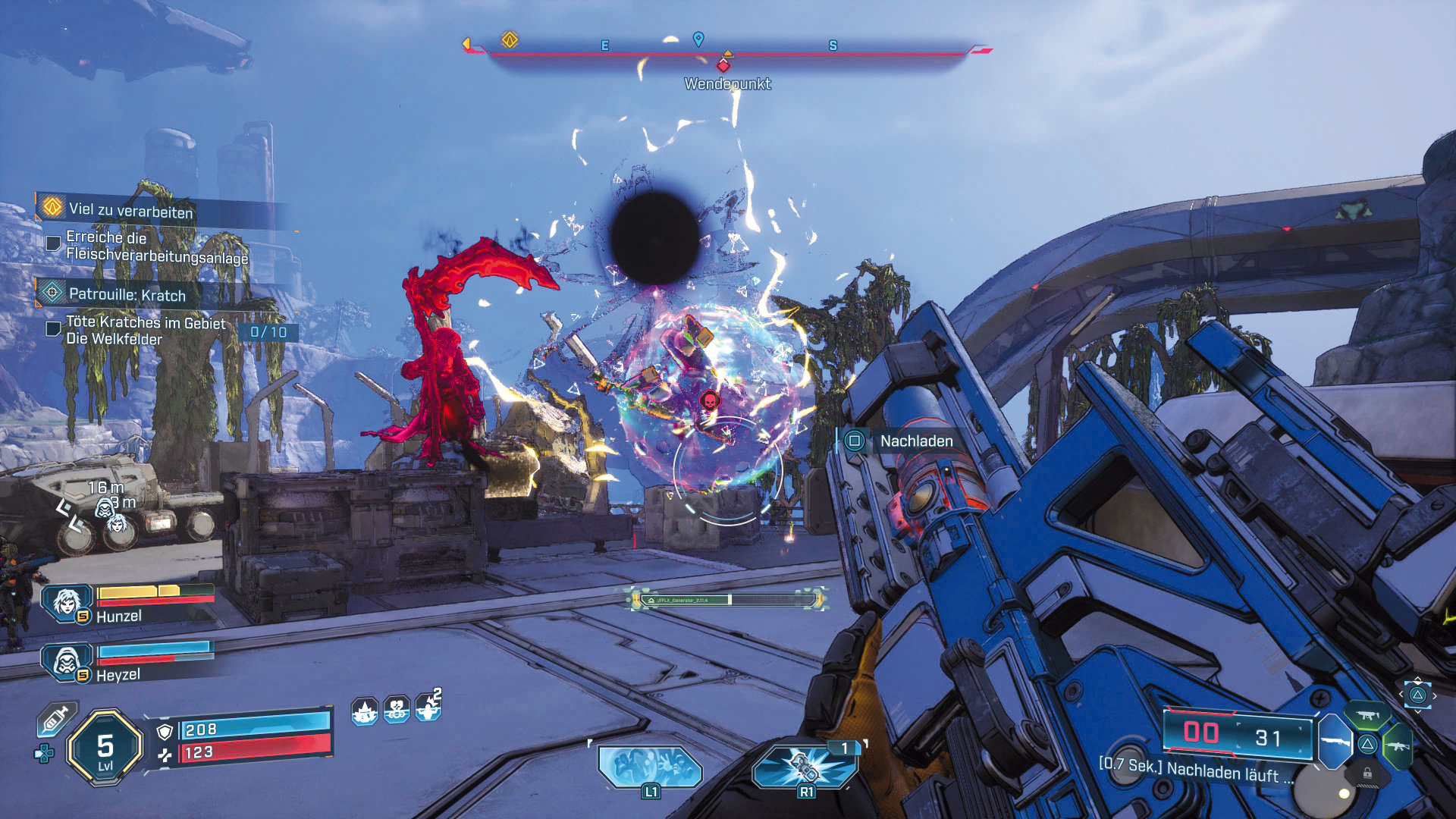Screen dimensions: 1456x819
Task: Switch to the assault rifle weapon slot
Action: click(1398, 745)
